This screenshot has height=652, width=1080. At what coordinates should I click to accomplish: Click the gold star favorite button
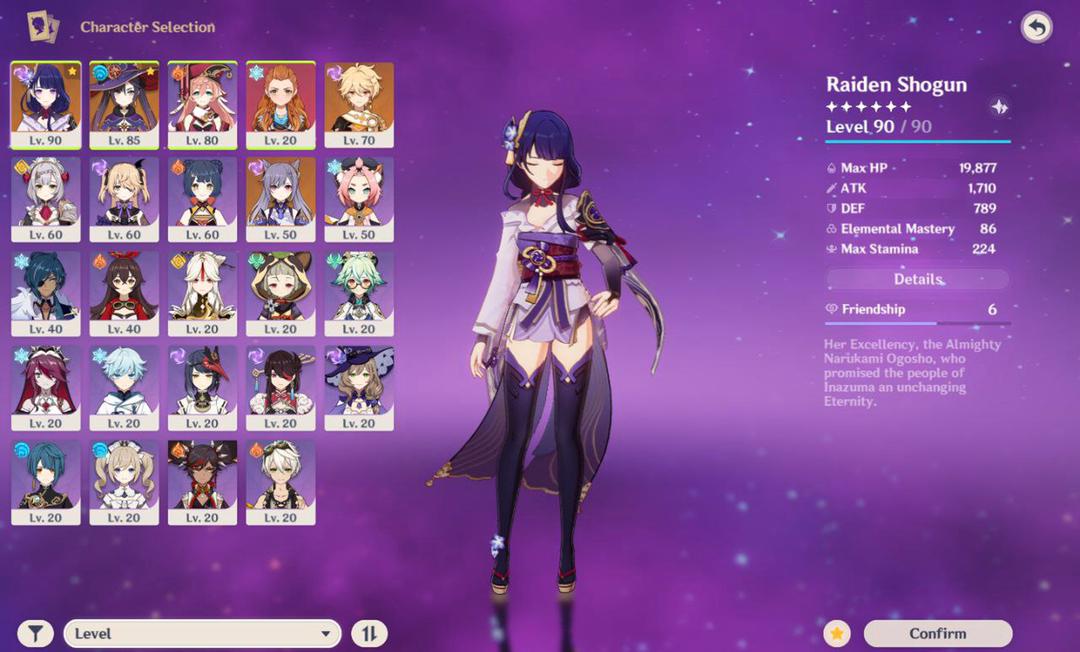(x=837, y=633)
